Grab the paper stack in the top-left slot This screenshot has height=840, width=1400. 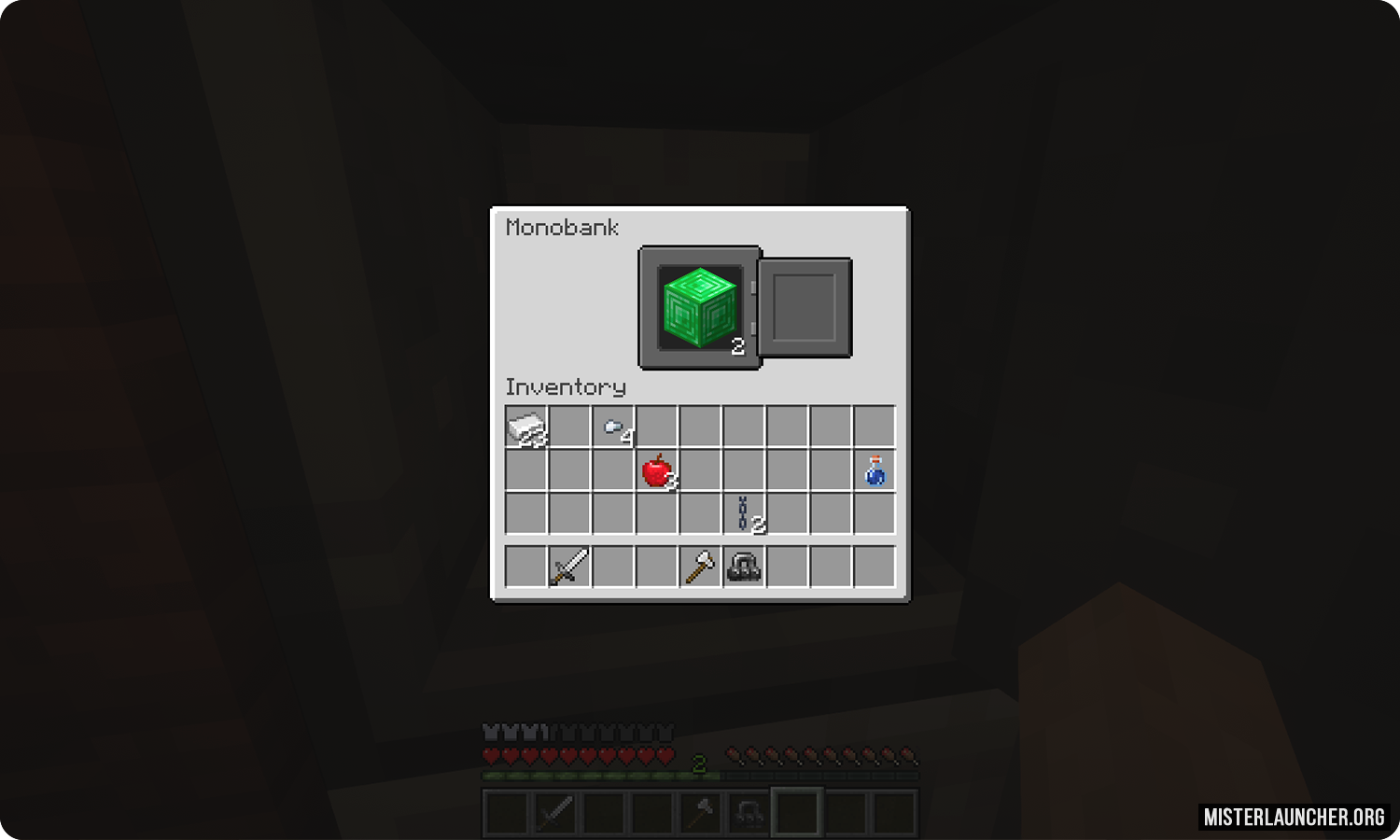click(x=525, y=427)
